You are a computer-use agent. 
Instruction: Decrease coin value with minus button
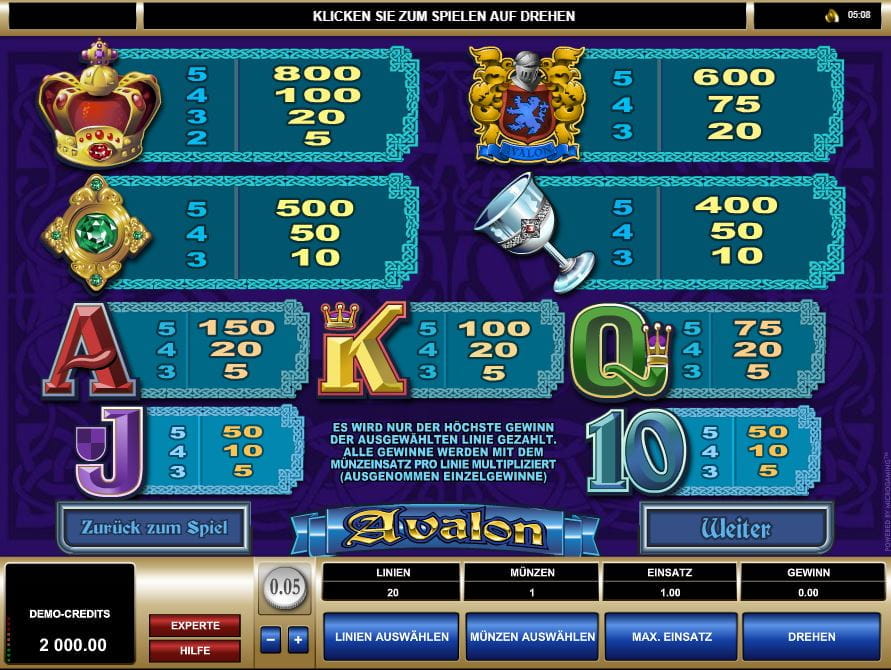tap(270, 639)
